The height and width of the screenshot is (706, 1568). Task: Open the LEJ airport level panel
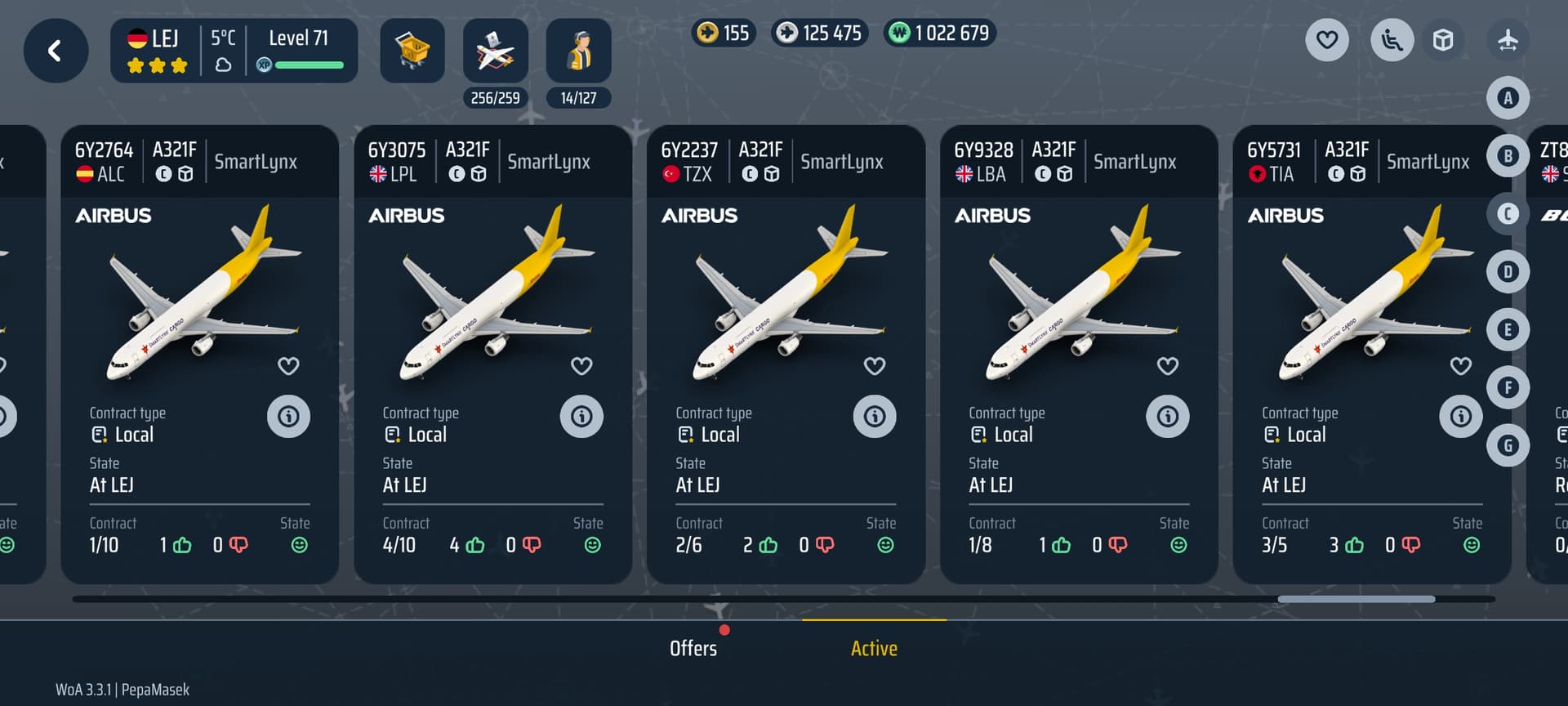point(234,51)
